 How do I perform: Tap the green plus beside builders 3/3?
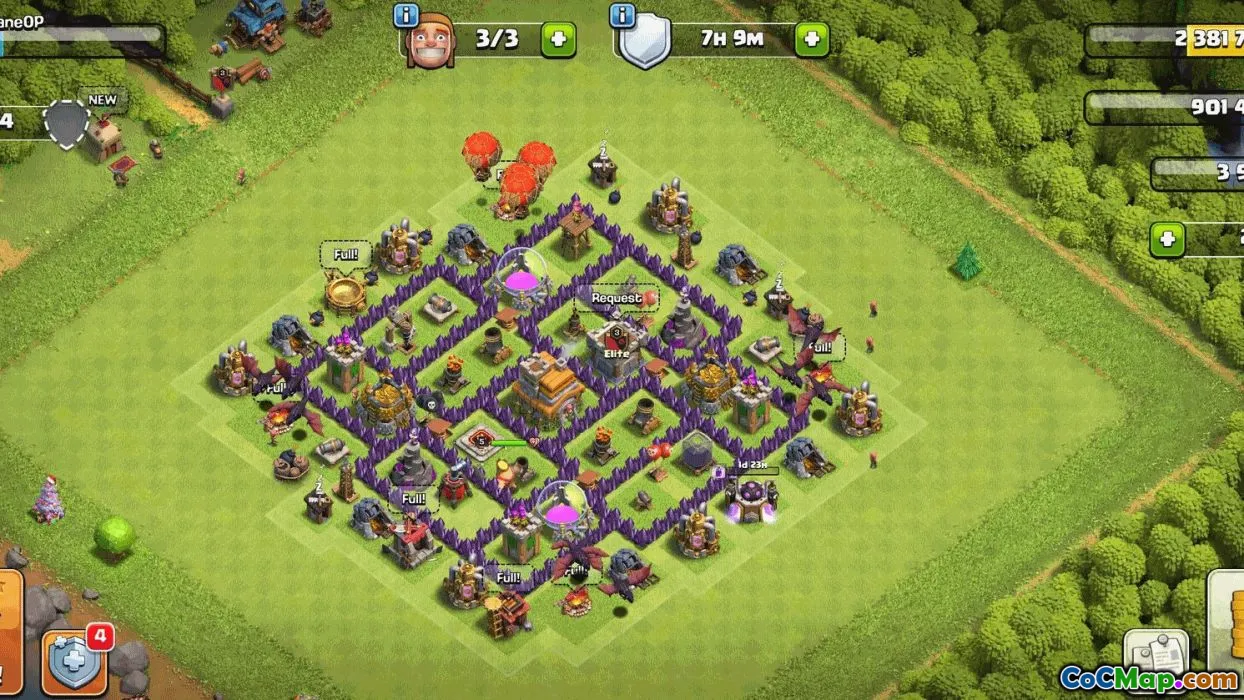click(x=558, y=41)
